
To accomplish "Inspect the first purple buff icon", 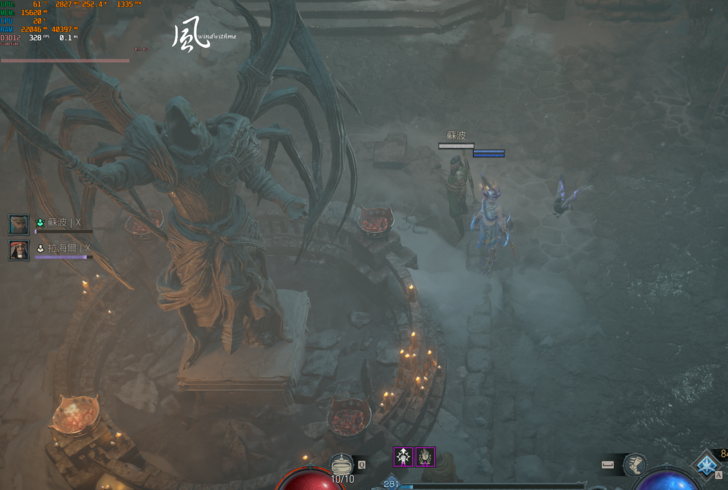I will [403, 457].
